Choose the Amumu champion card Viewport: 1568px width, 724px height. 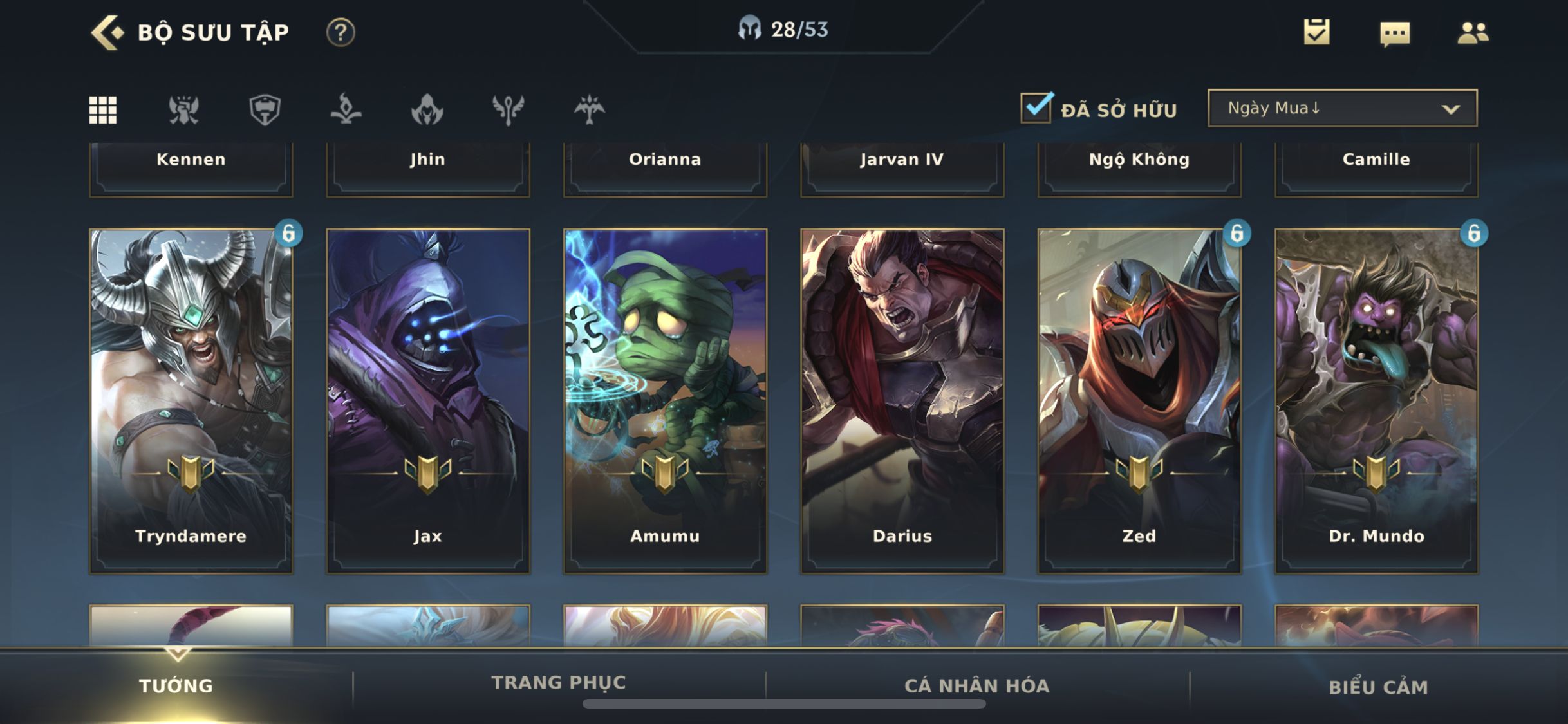click(x=665, y=400)
